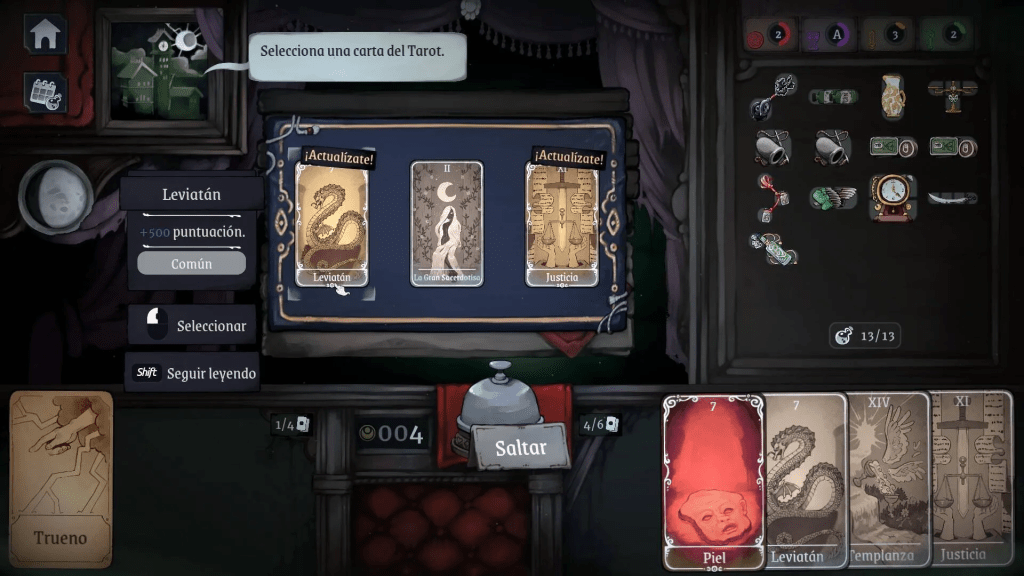Click the green winged item

coord(831,197)
